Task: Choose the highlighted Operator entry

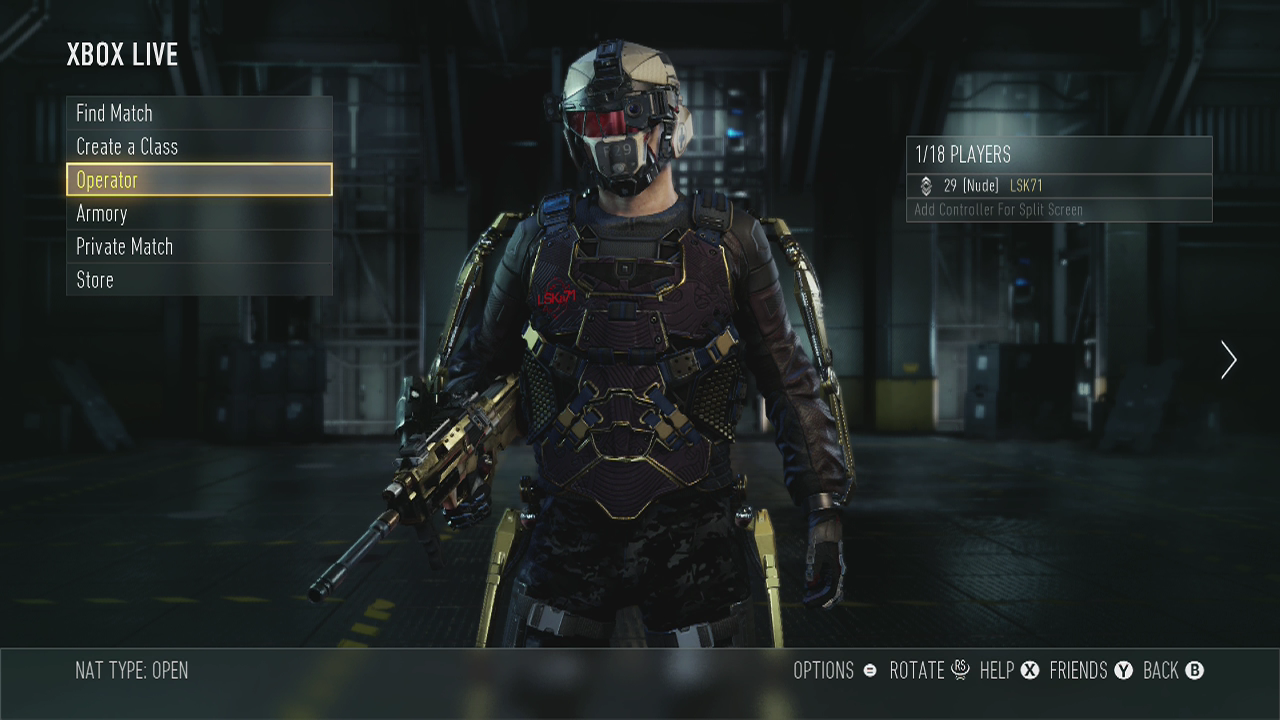Action: [x=199, y=180]
